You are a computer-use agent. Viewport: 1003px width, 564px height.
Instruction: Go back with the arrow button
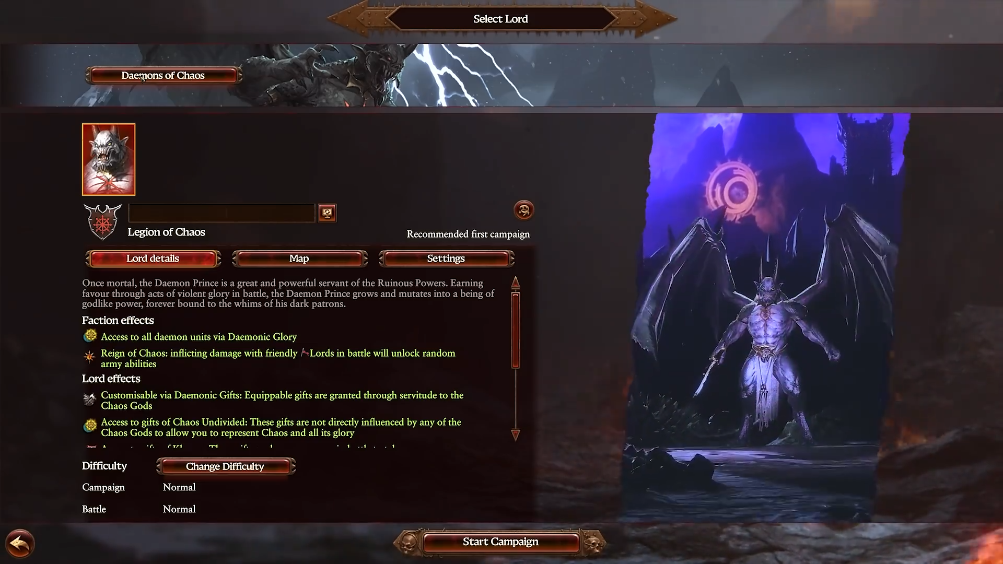point(19,543)
